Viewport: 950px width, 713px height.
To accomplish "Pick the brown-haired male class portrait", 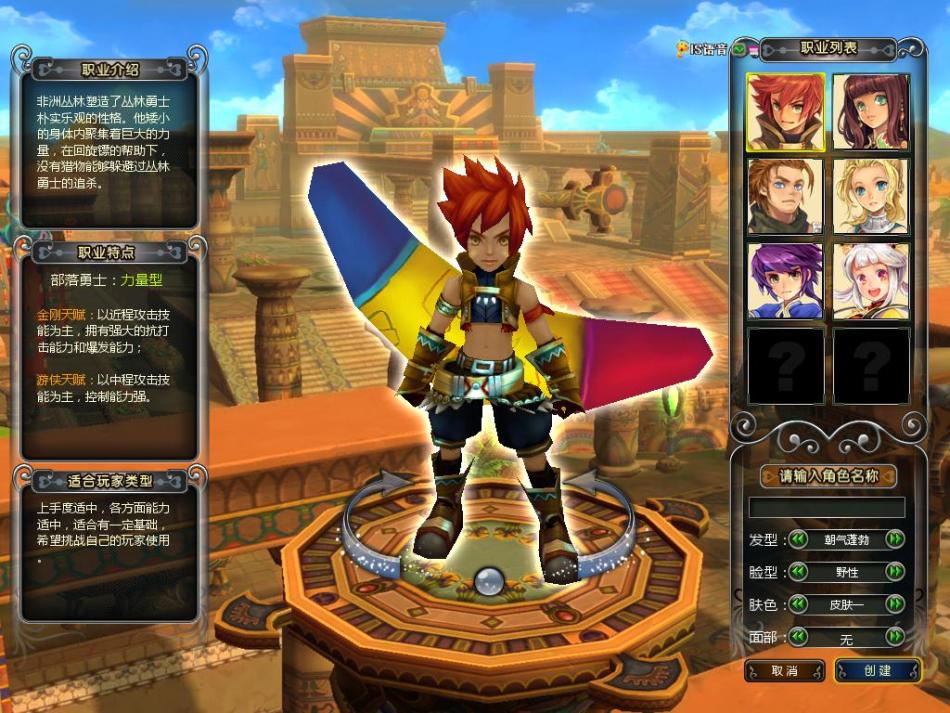I will pos(785,196).
